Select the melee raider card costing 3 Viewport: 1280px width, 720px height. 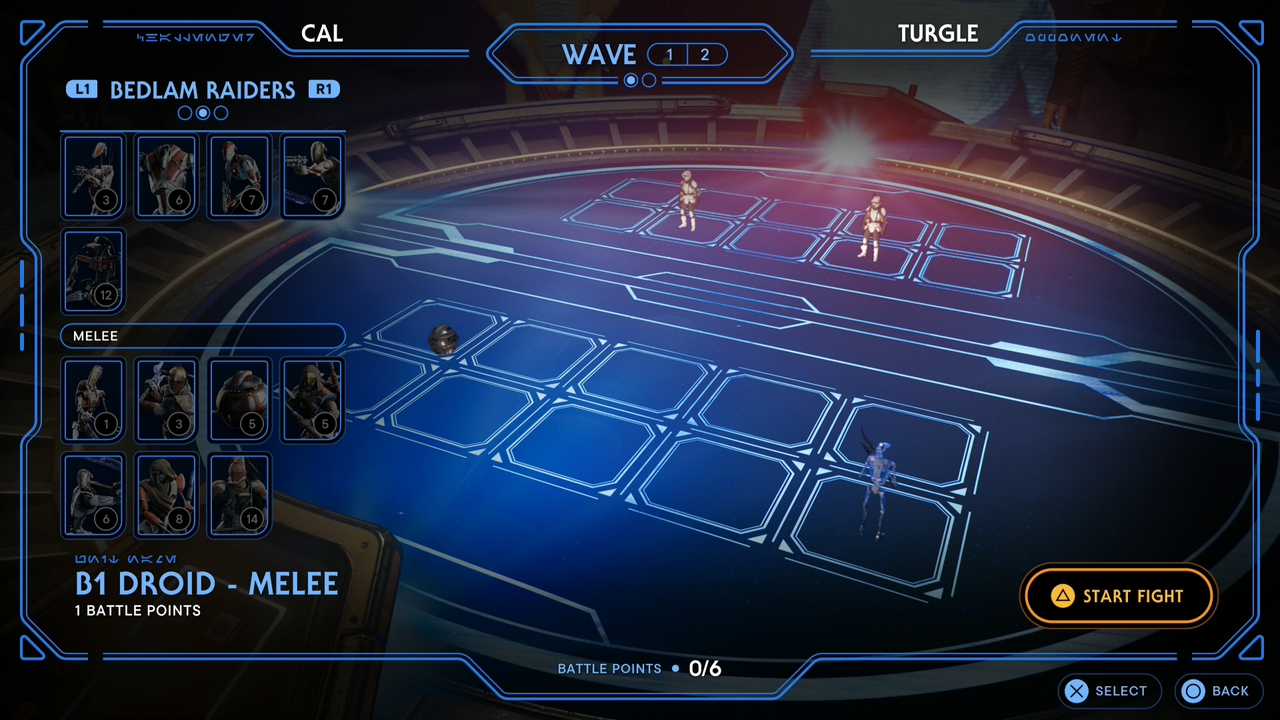[167, 400]
